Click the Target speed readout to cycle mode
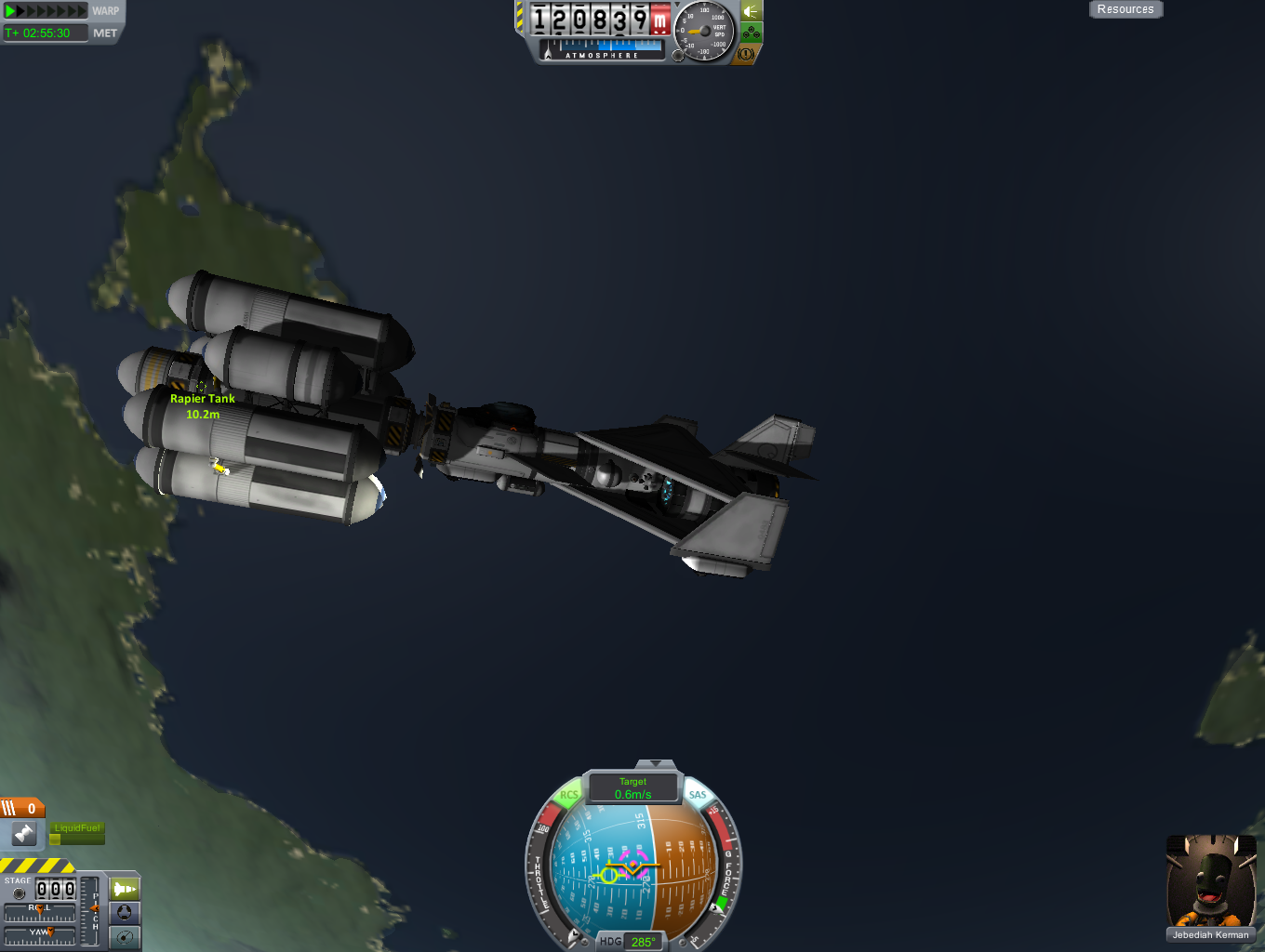This screenshot has width=1265, height=952. point(632,788)
